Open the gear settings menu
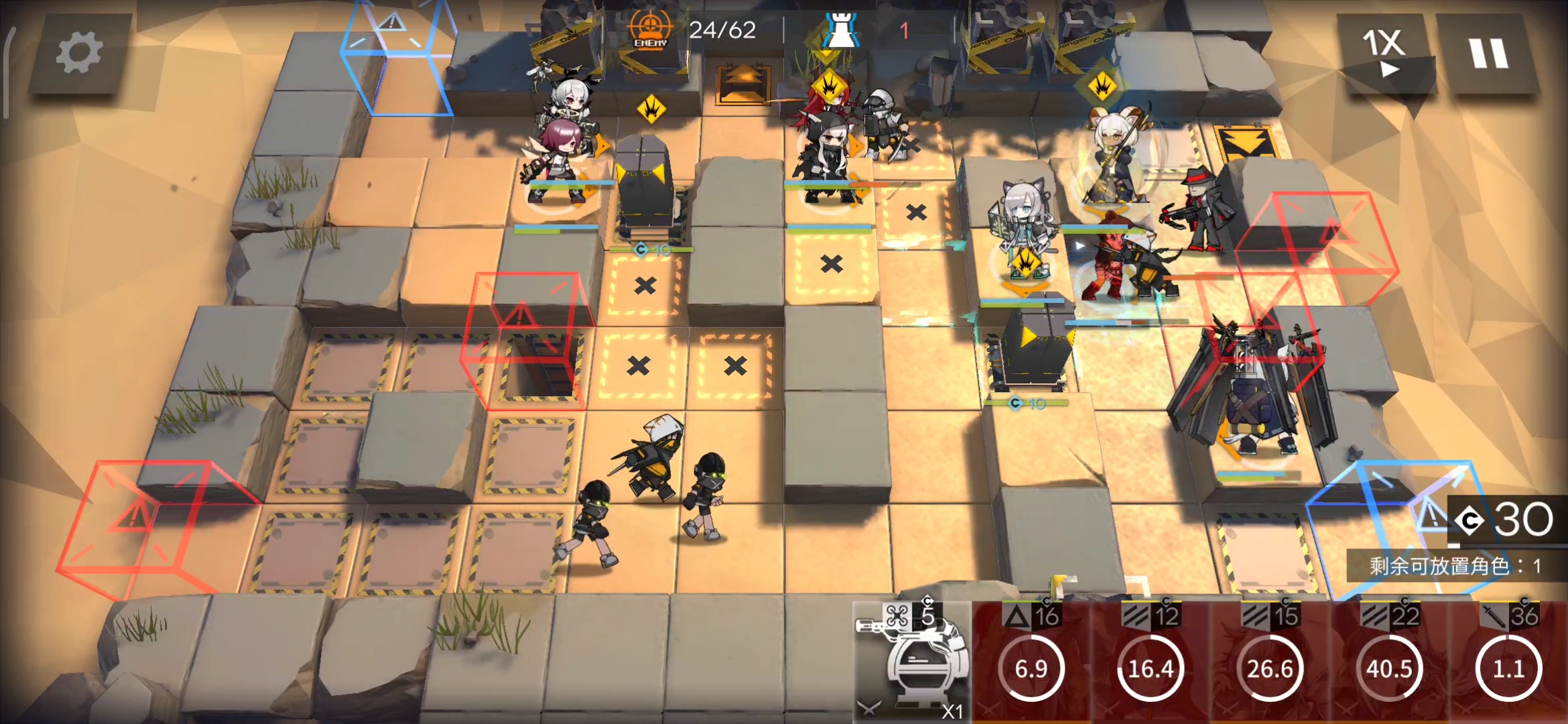Screen dimensions: 1568x724 tap(79, 54)
